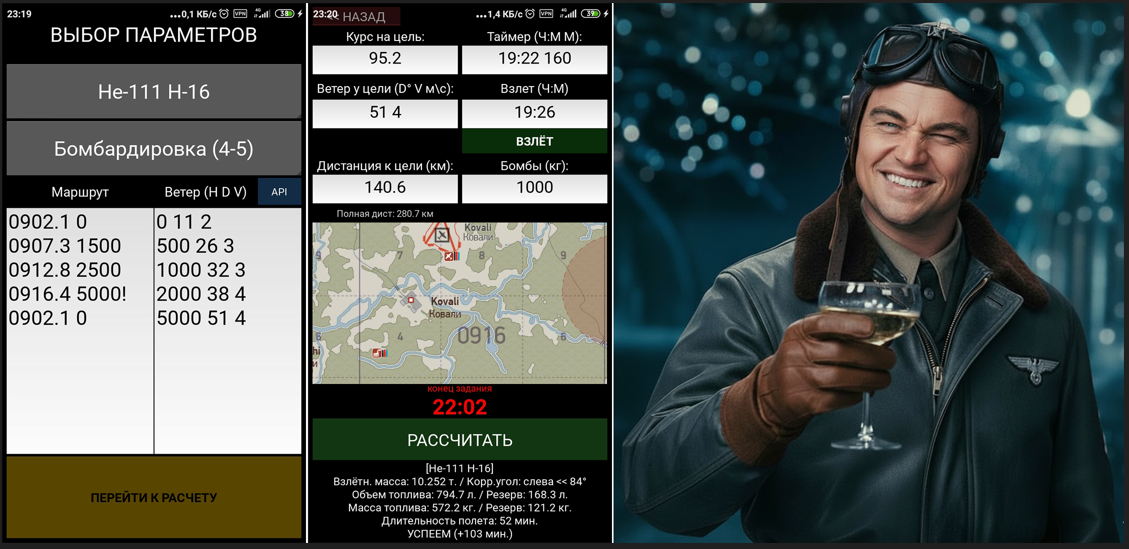
Task: Tap the API wind button
Action: pos(279,192)
